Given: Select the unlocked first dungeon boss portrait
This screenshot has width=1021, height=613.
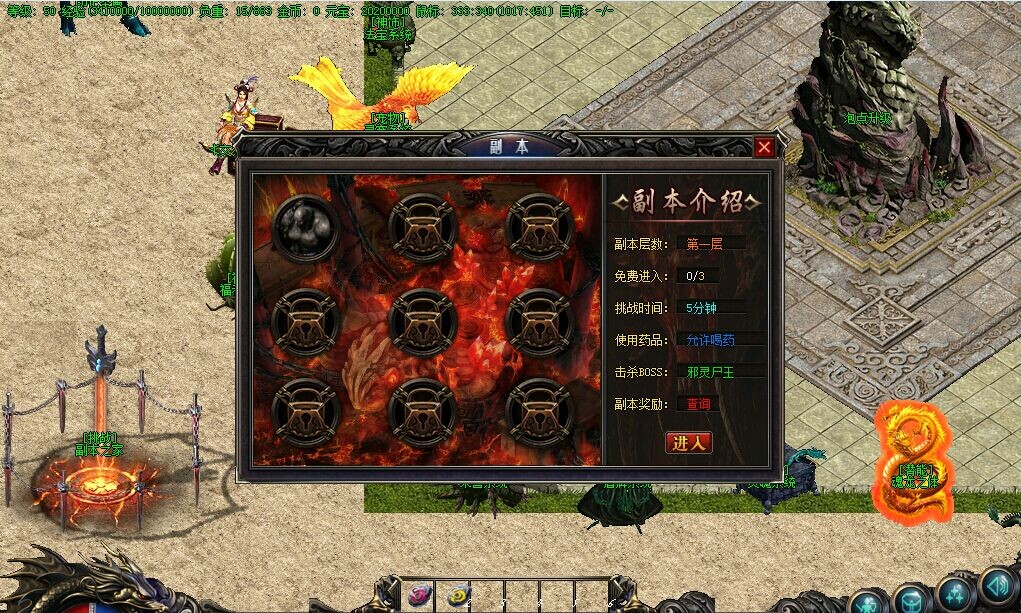Looking at the screenshot, I should [x=304, y=226].
